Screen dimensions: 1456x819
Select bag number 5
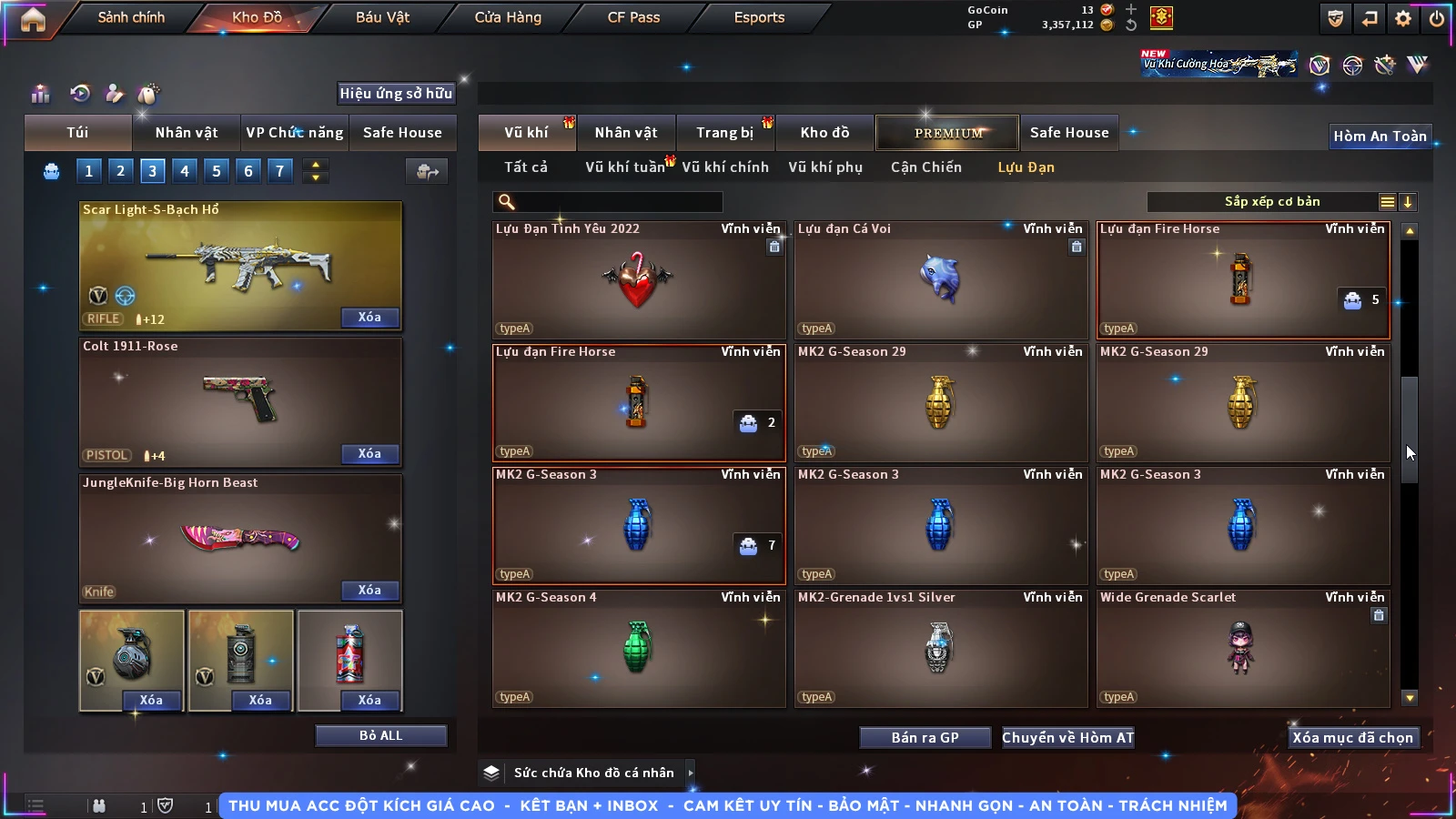click(217, 171)
